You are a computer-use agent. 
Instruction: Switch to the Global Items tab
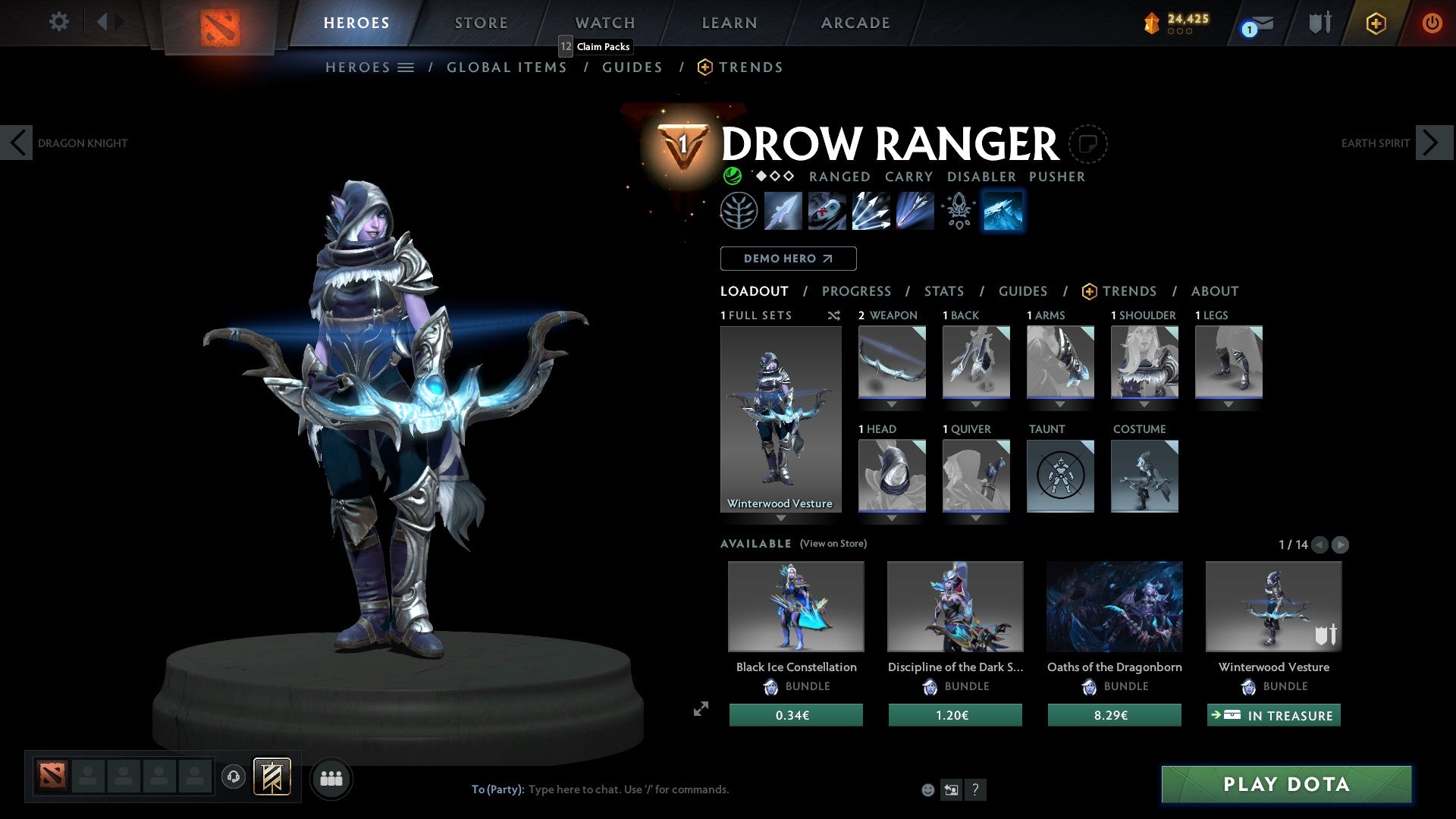507,67
